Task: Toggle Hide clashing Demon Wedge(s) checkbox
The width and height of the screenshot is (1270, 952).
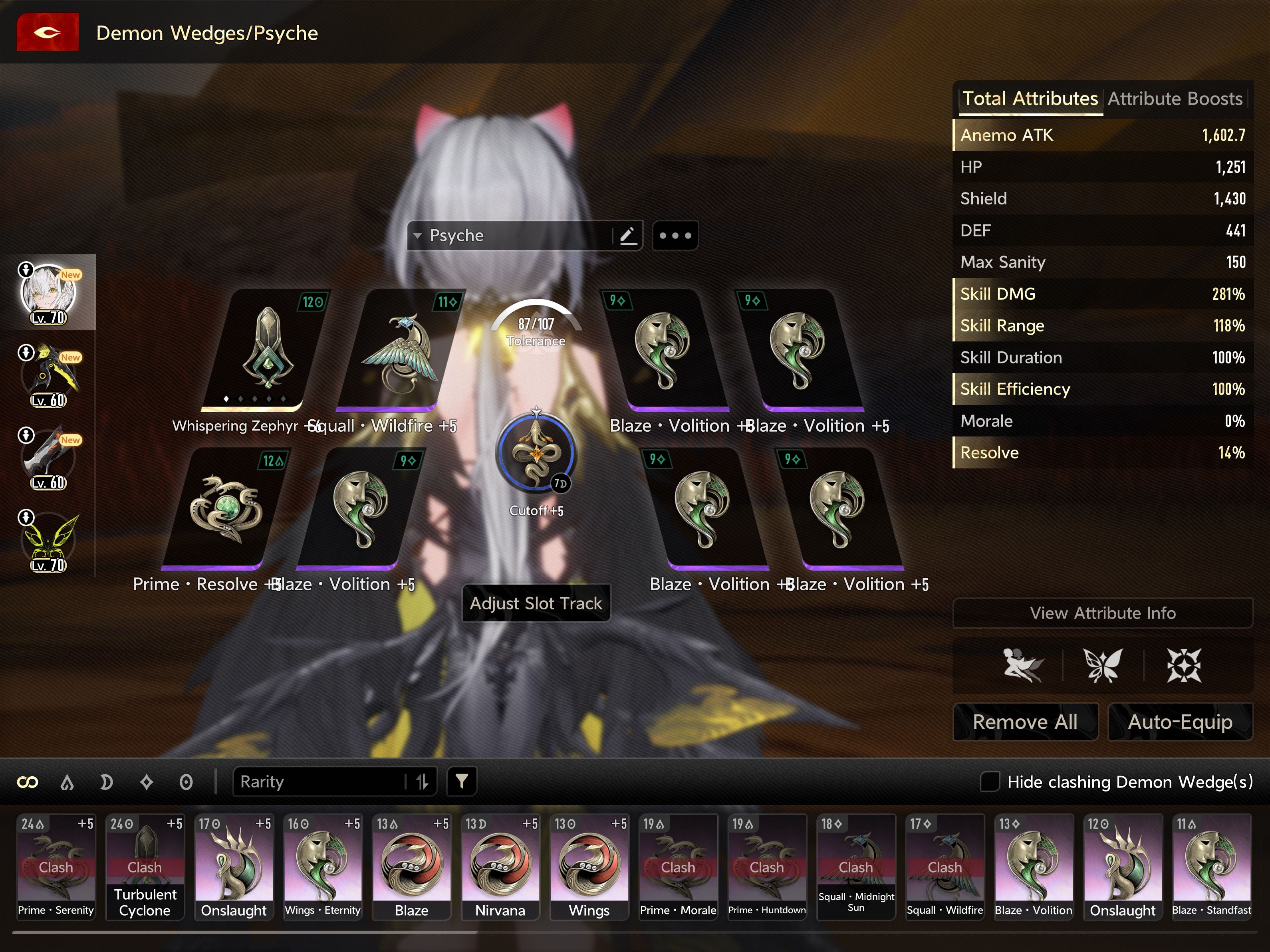Action: pos(989,781)
